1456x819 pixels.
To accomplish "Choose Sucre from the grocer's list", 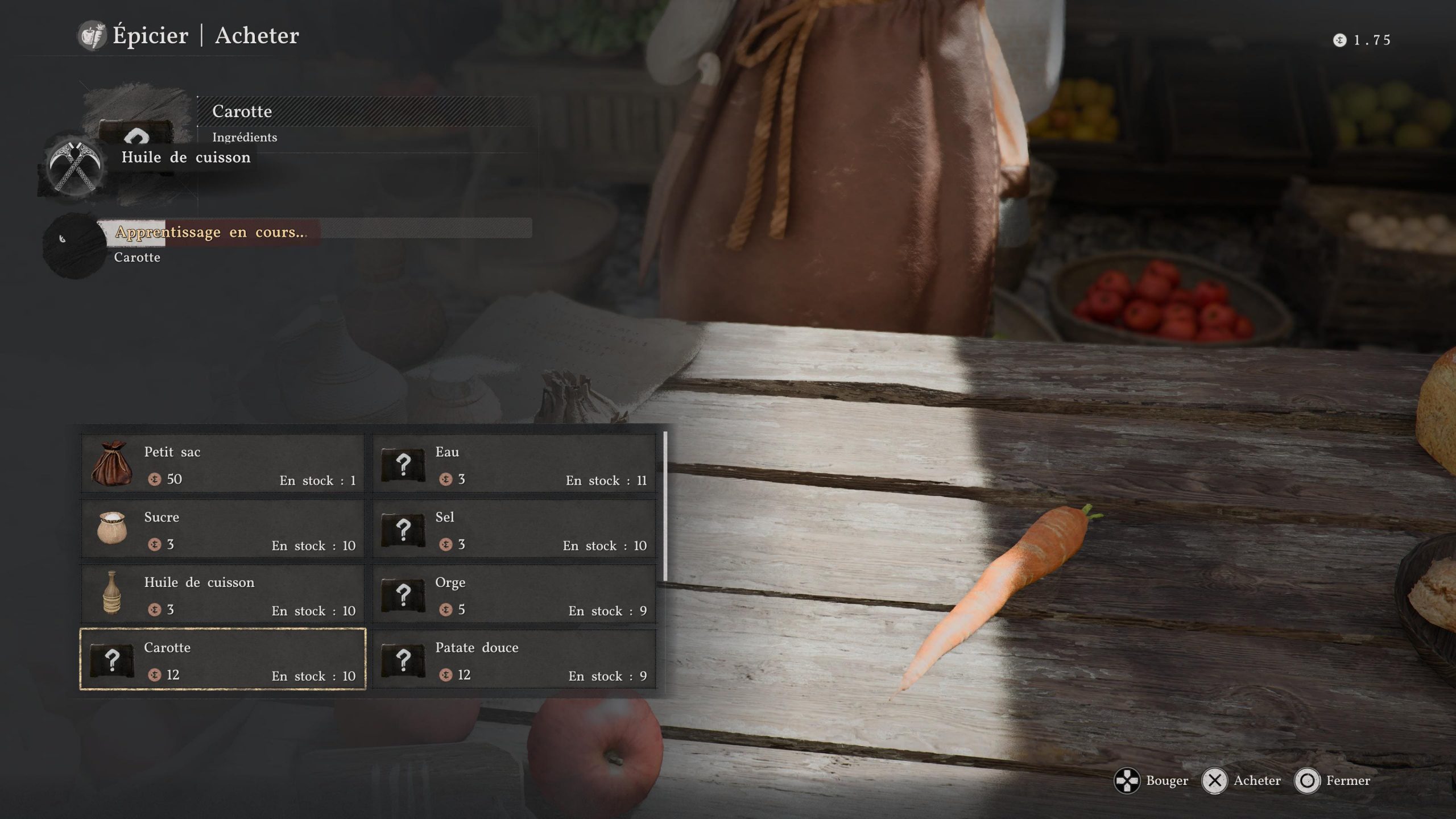I will pyautogui.click(x=223, y=530).
